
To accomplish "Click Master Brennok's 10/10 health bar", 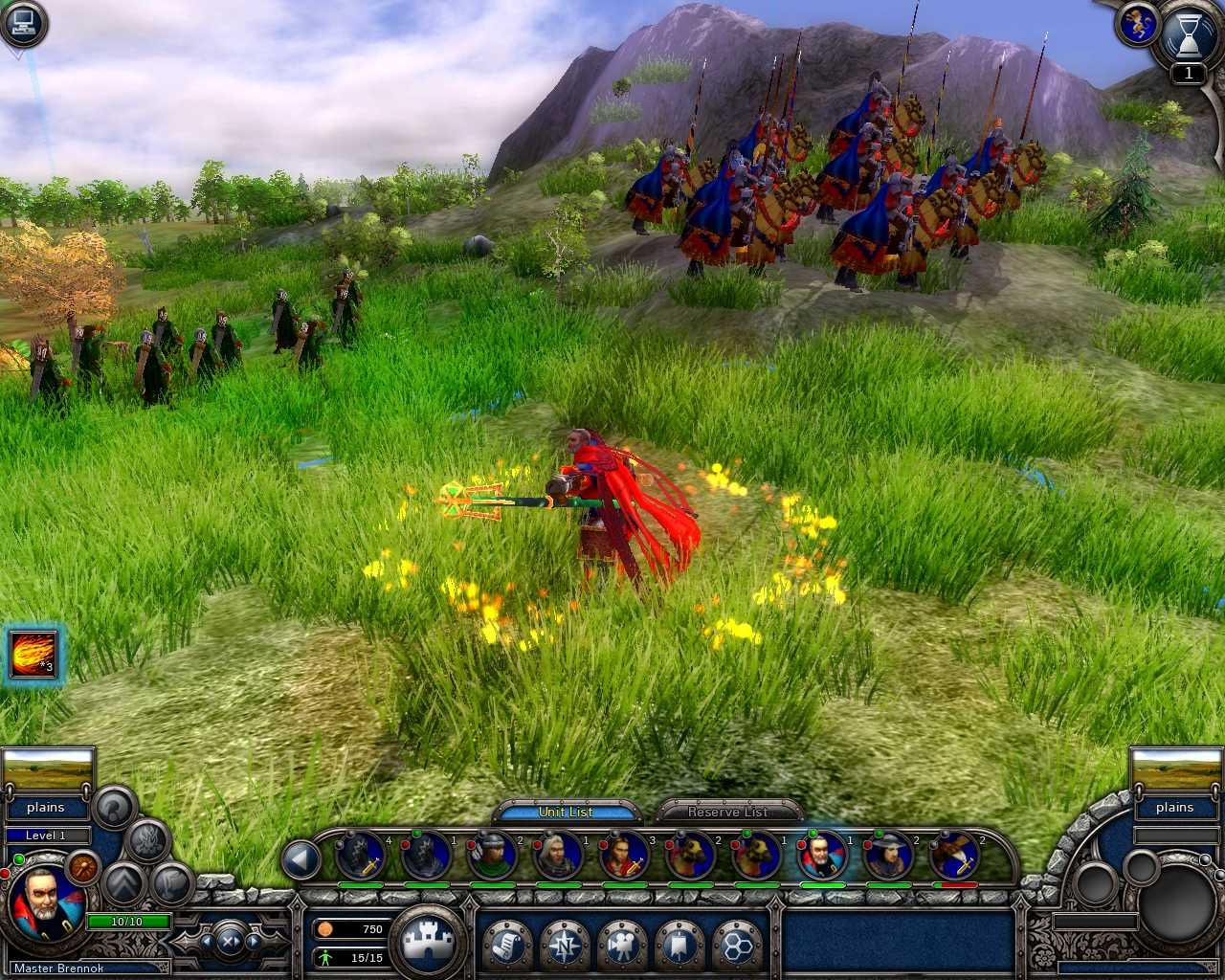I will [125, 921].
